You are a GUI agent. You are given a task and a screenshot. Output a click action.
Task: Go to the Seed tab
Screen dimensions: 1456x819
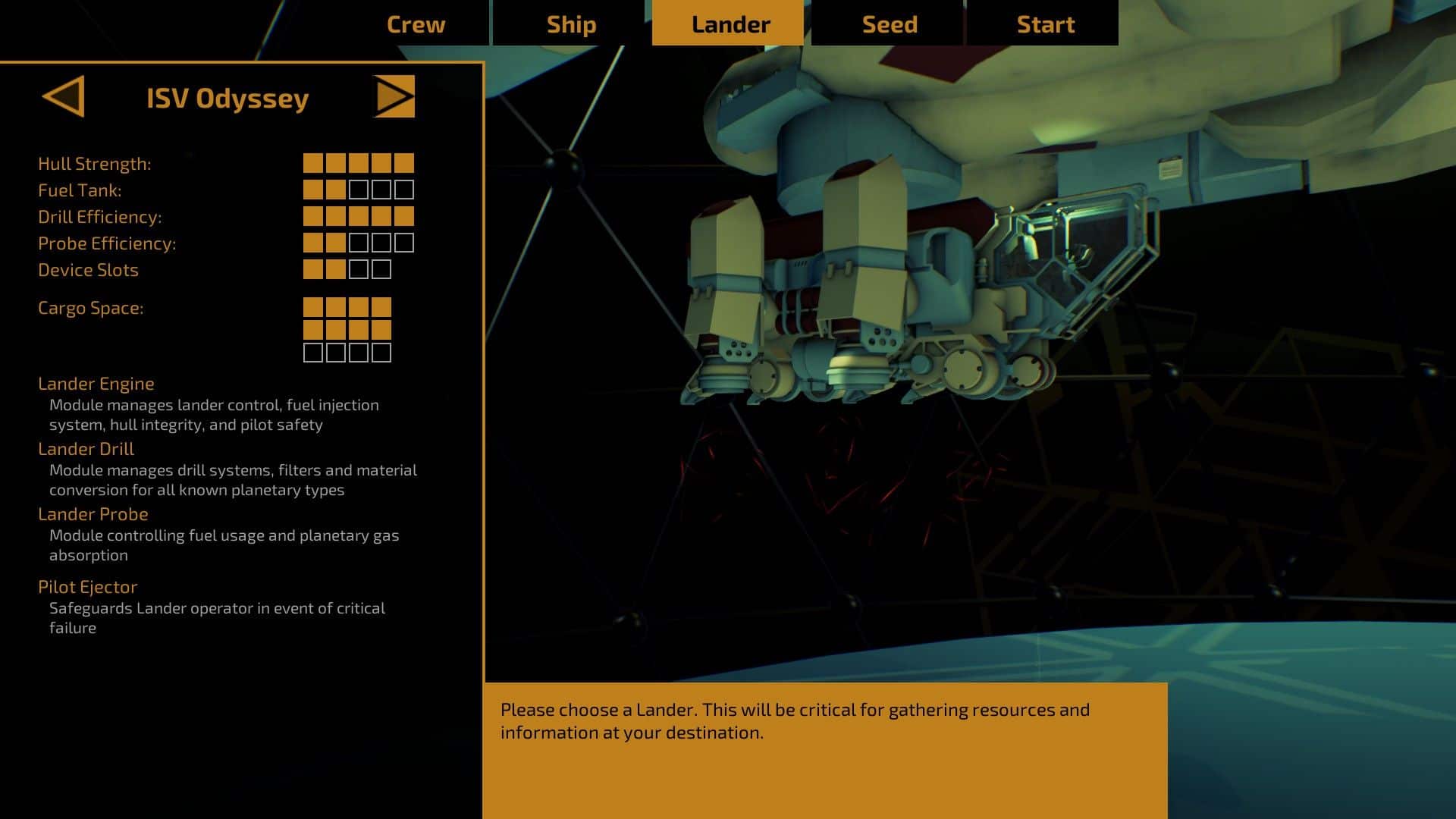(890, 24)
